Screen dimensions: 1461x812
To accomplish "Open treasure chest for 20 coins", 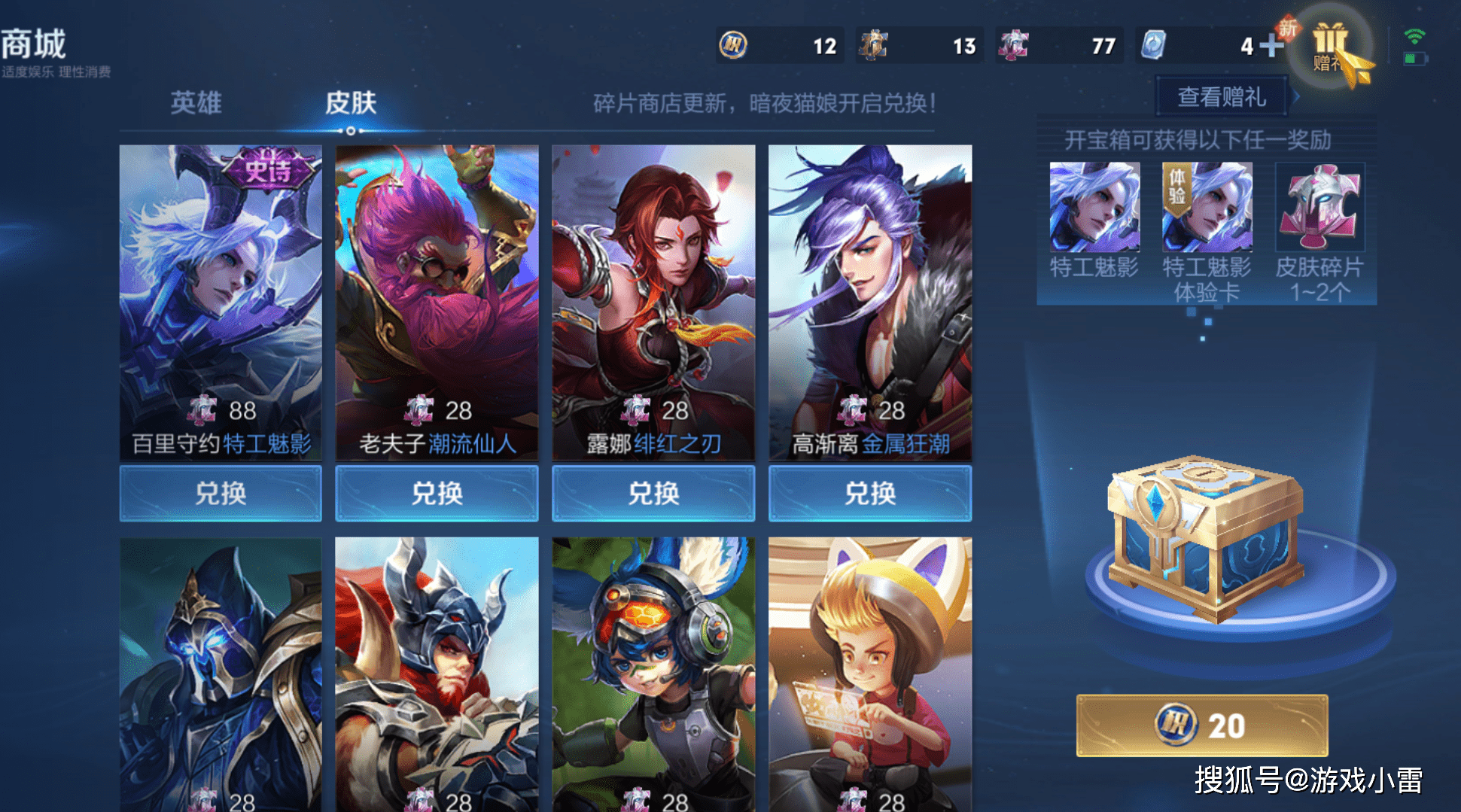I will click(x=1202, y=725).
